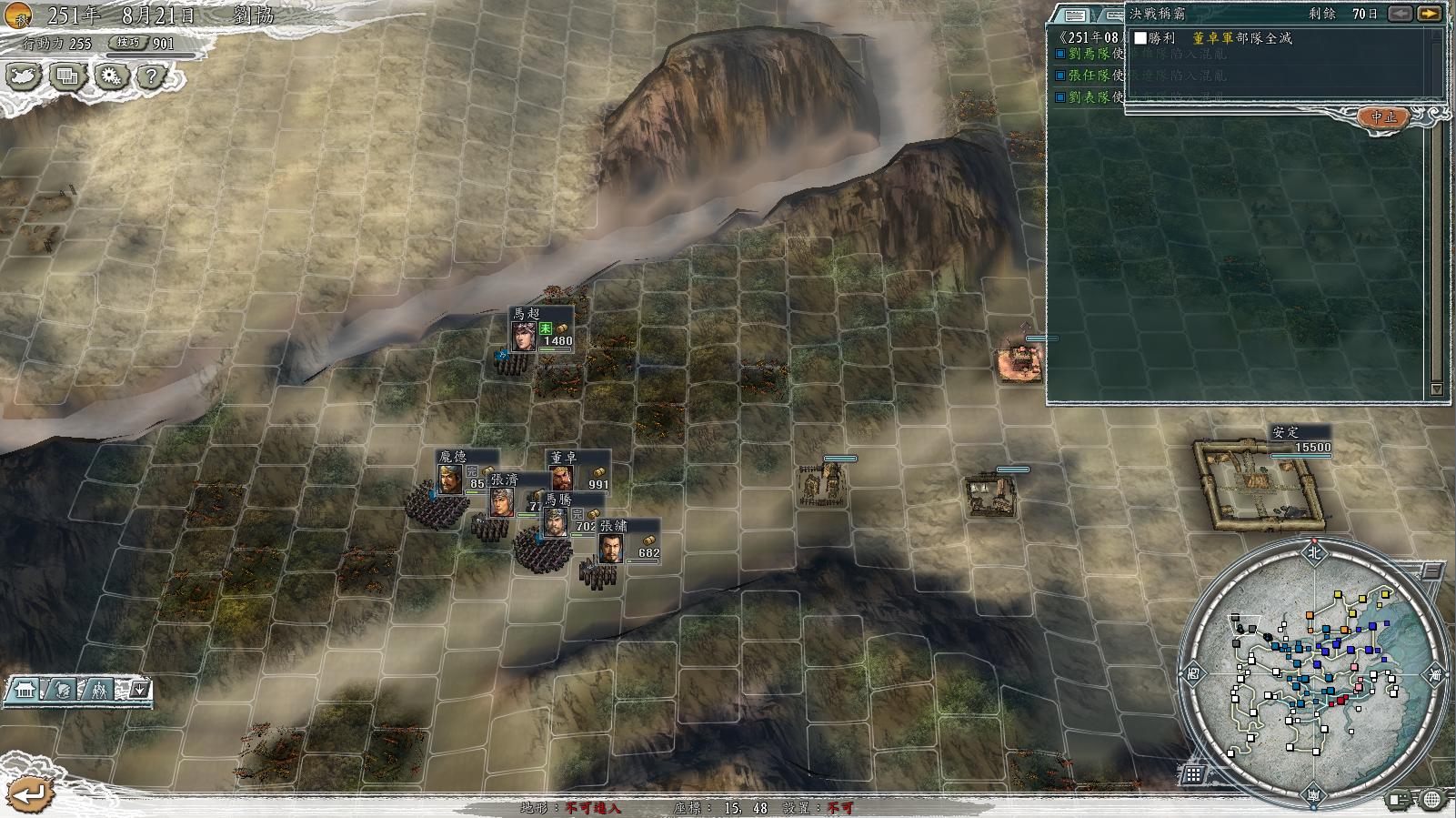Image resolution: width=1456 pixels, height=818 pixels.
Task: Click the return arrow button
Action: [x=29, y=794]
